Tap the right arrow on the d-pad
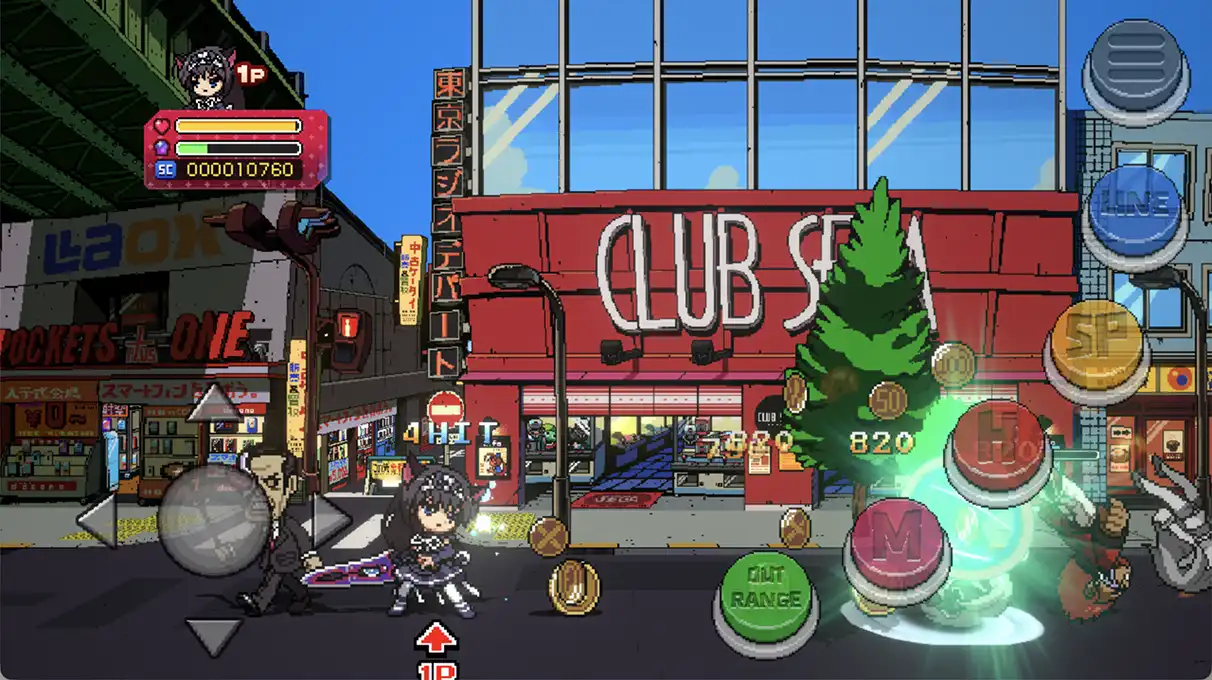1212x680 pixels. coord(330,520)
